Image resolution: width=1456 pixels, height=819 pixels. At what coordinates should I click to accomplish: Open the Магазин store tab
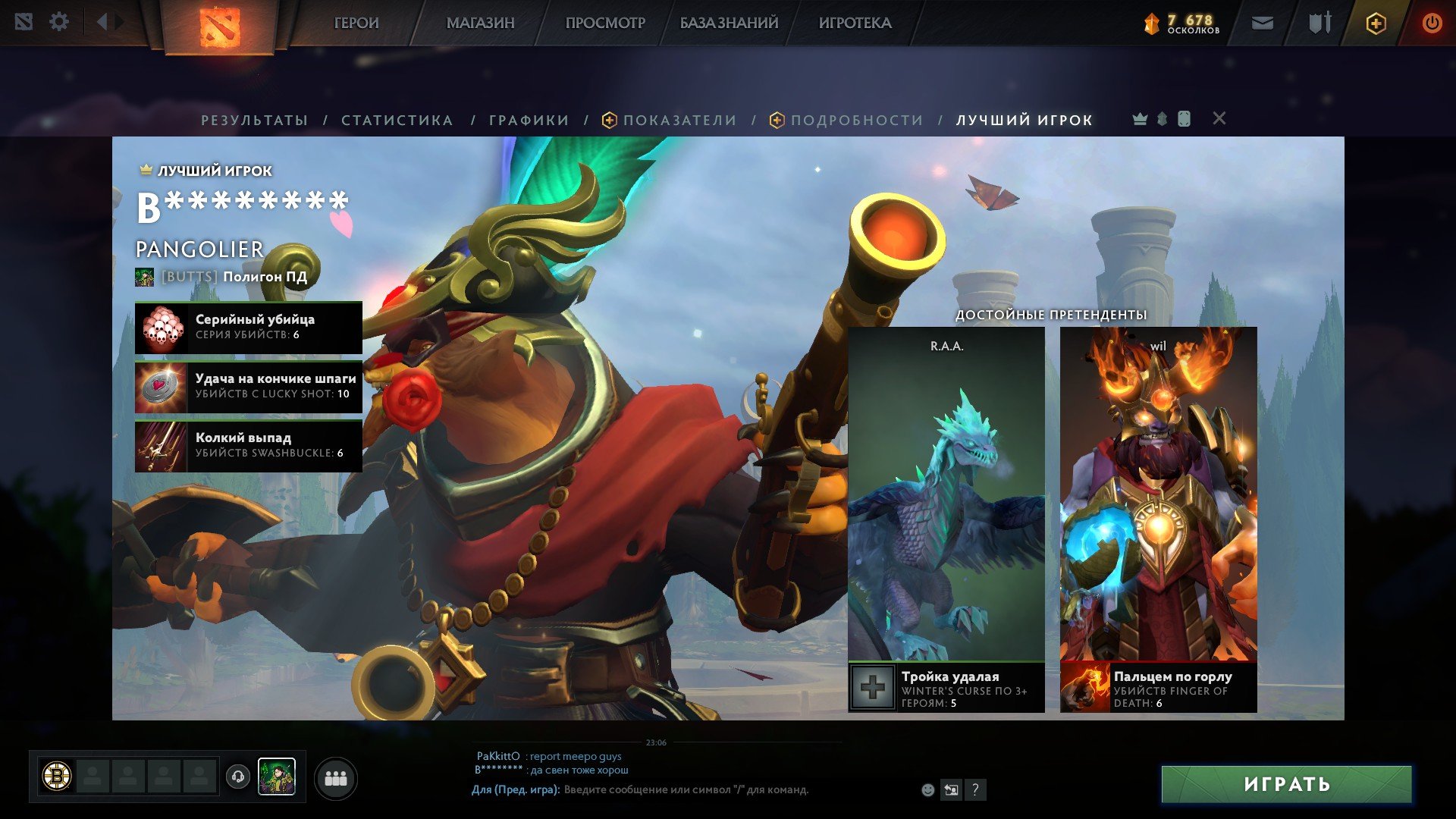480,24
